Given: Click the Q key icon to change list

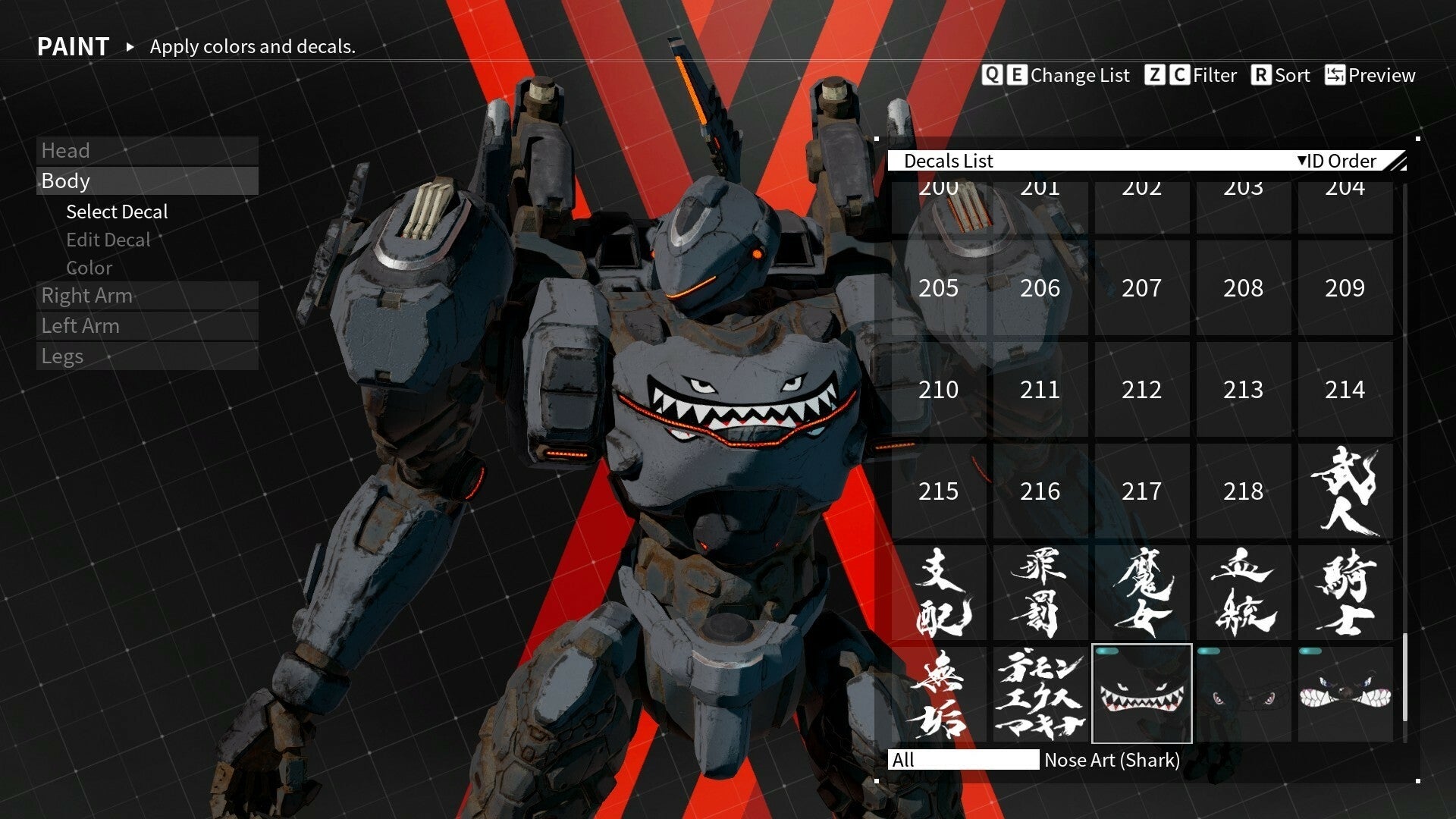Looking at the screenshot, I should point(992,75).
